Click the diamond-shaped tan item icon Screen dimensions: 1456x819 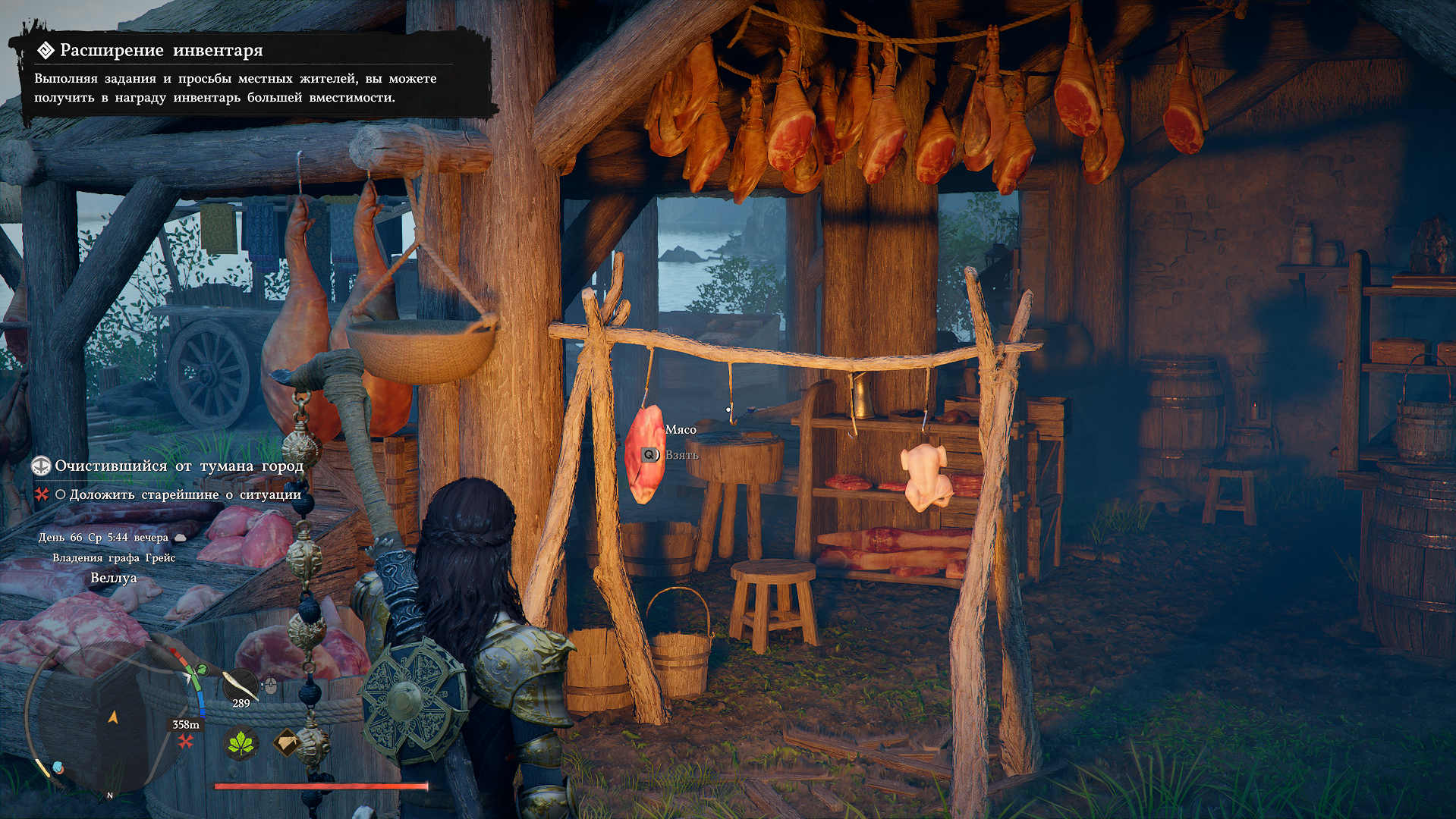pos(288,742)
